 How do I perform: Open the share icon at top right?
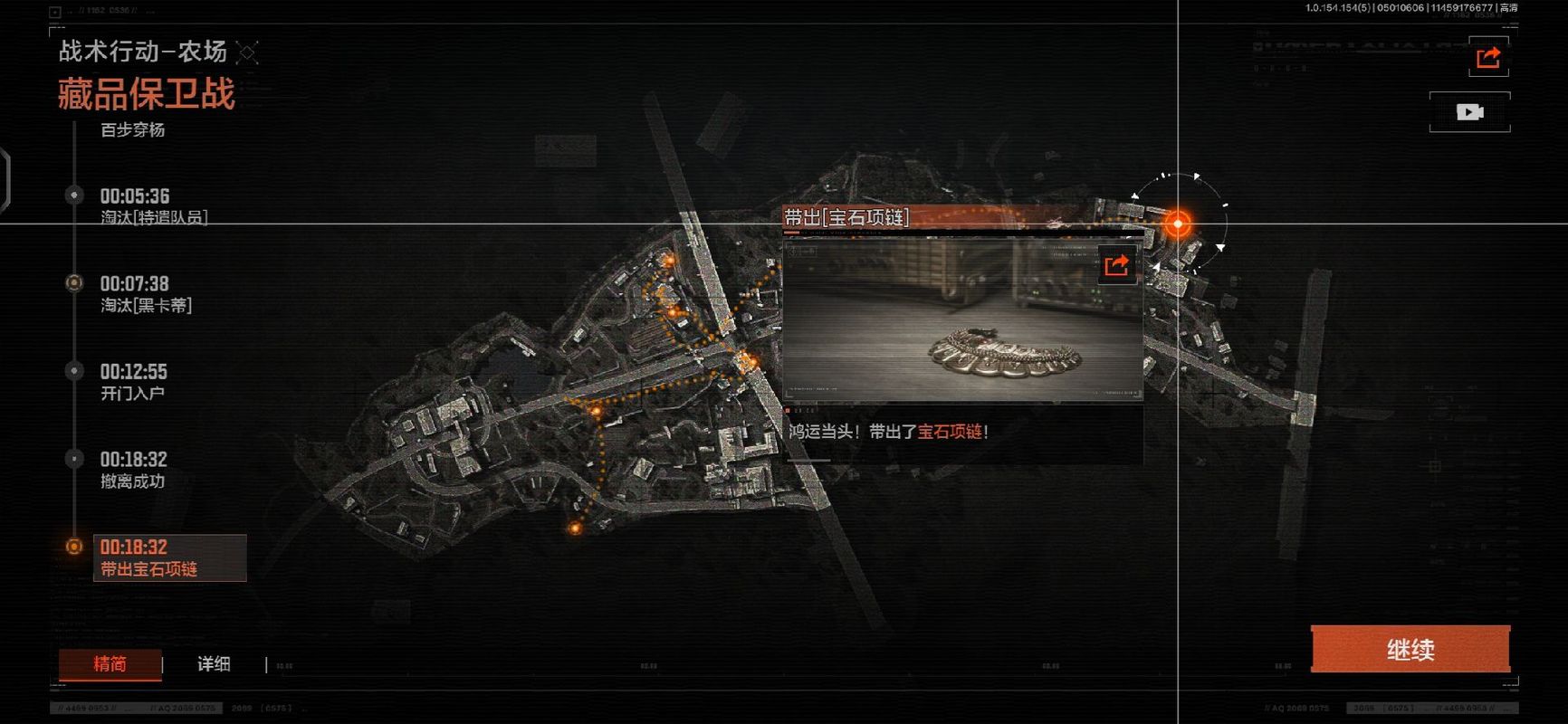point(1487,59)
